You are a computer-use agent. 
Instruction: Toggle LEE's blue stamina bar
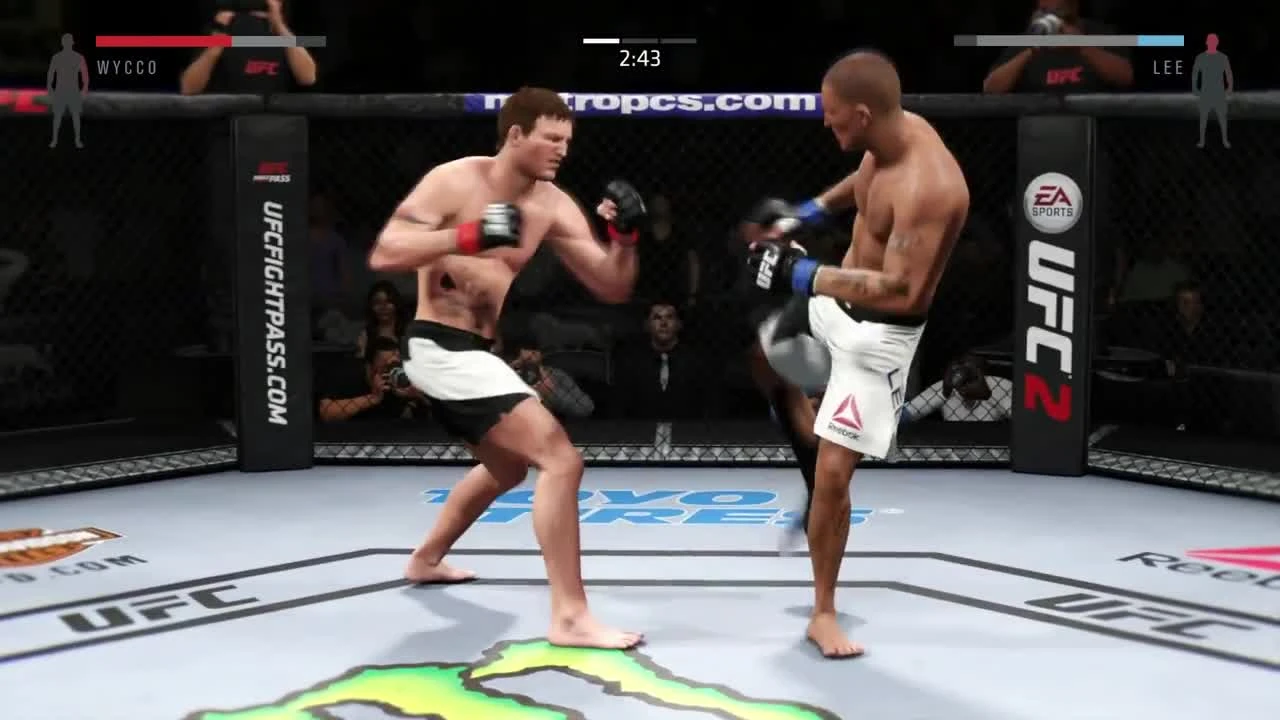point(1160,41)
